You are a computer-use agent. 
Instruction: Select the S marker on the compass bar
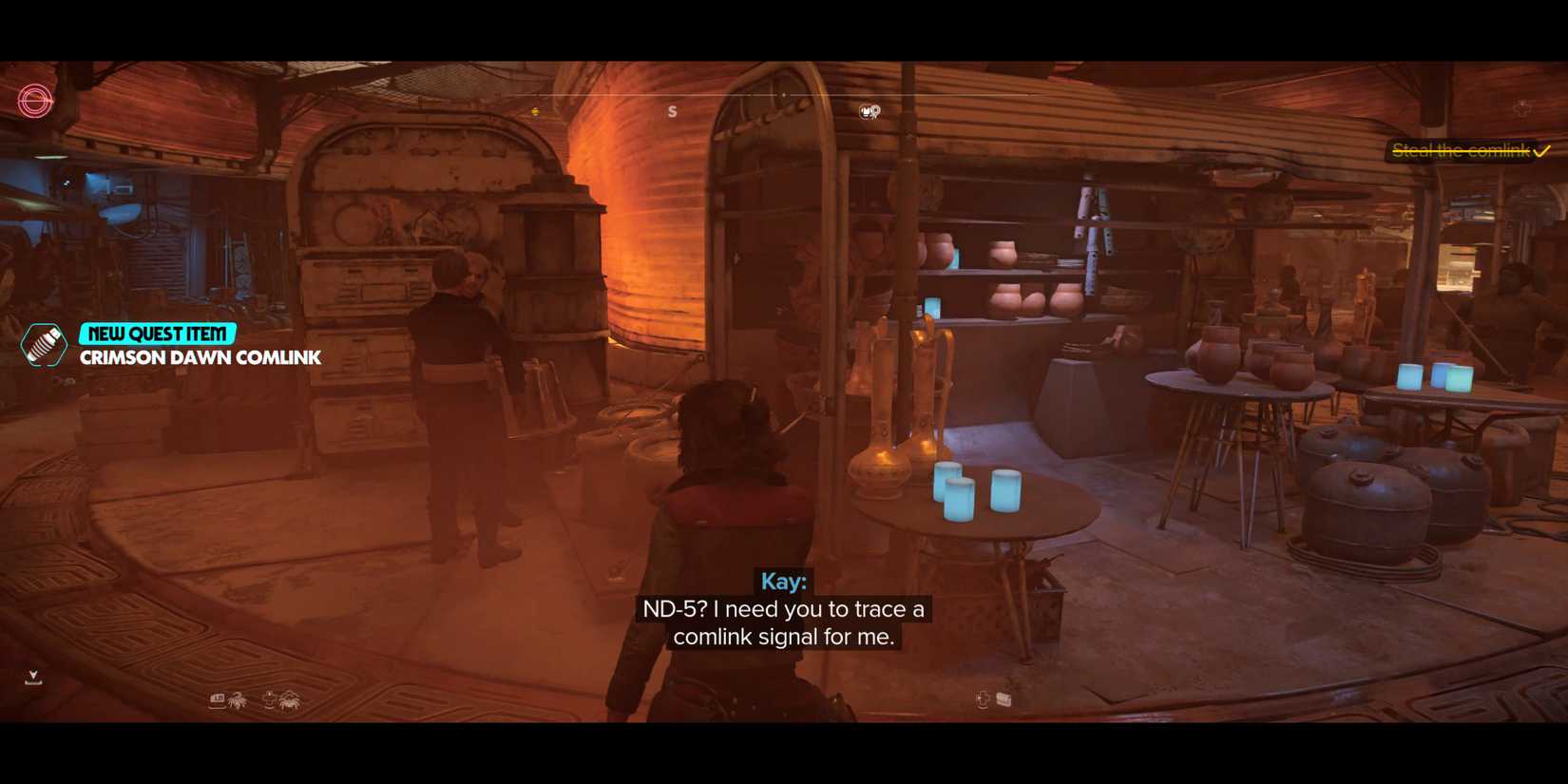click(x=673, y=110)
